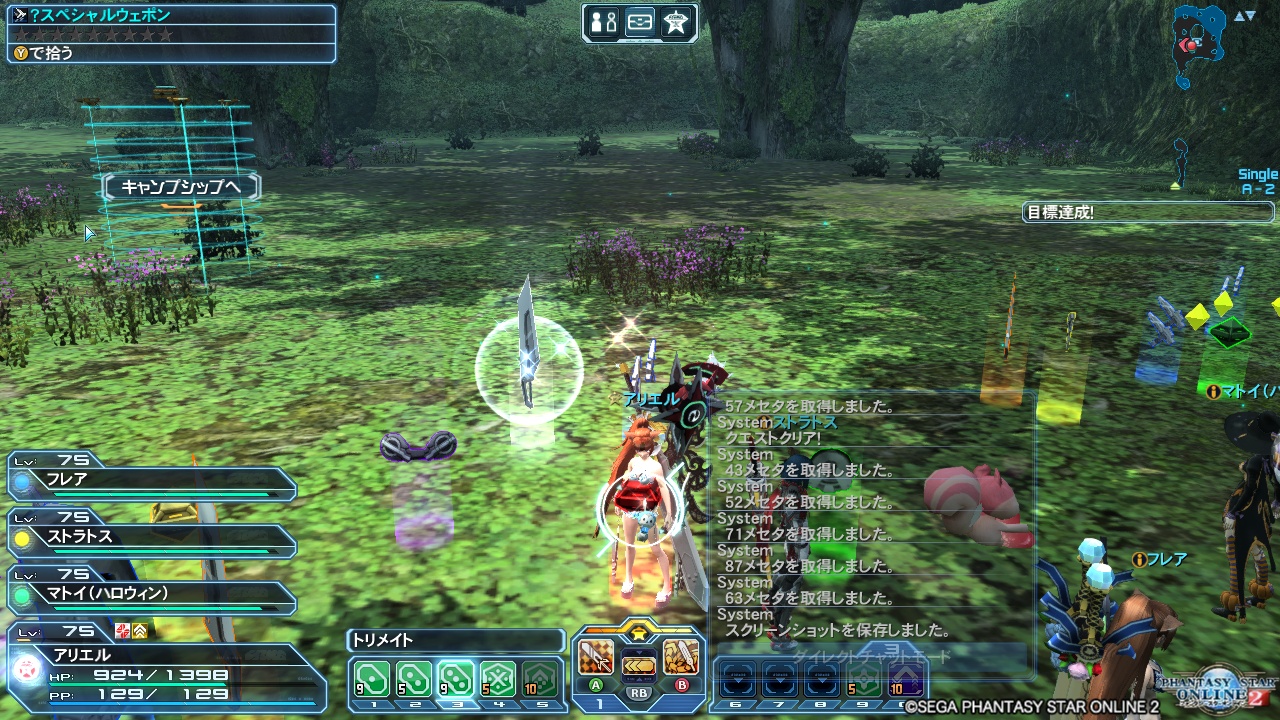Select subpalette tab number 2
The image size is (1280, 720).
[414, 702]
